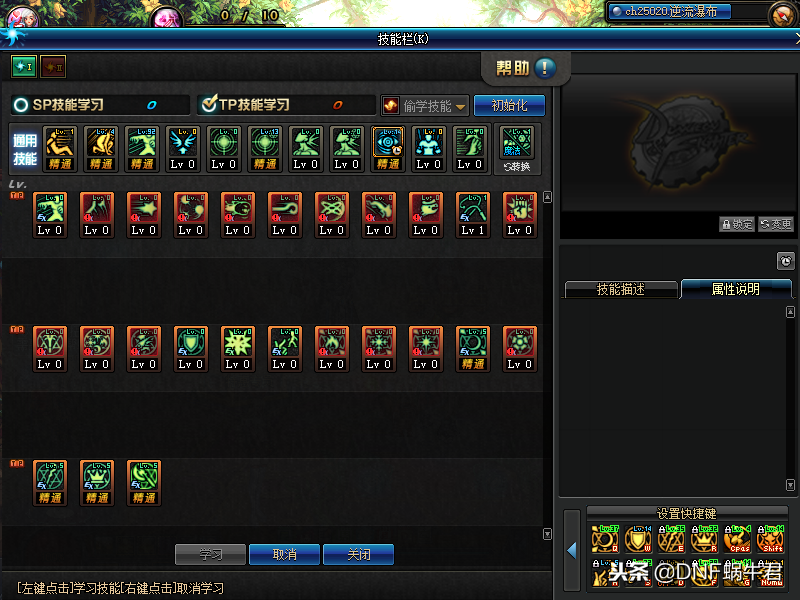Switch to the 属性说明 tab

(x=735, y=289)
